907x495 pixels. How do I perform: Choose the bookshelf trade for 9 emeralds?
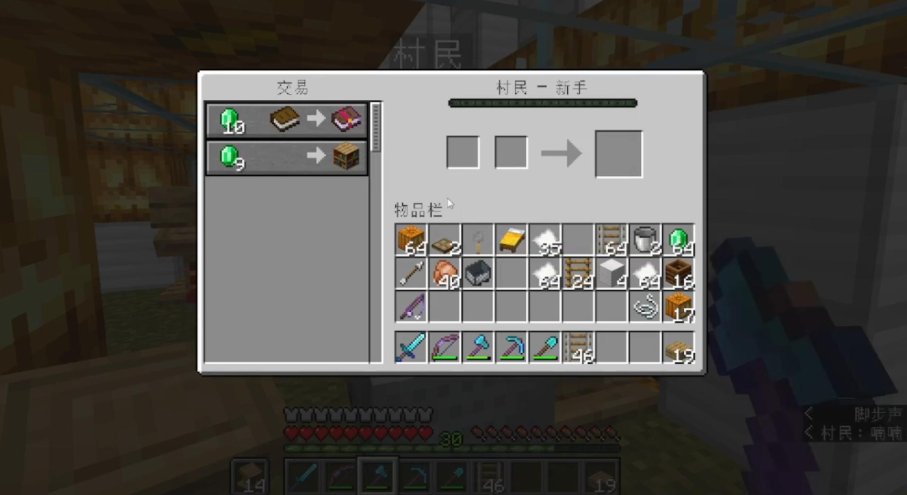(286, 157)
